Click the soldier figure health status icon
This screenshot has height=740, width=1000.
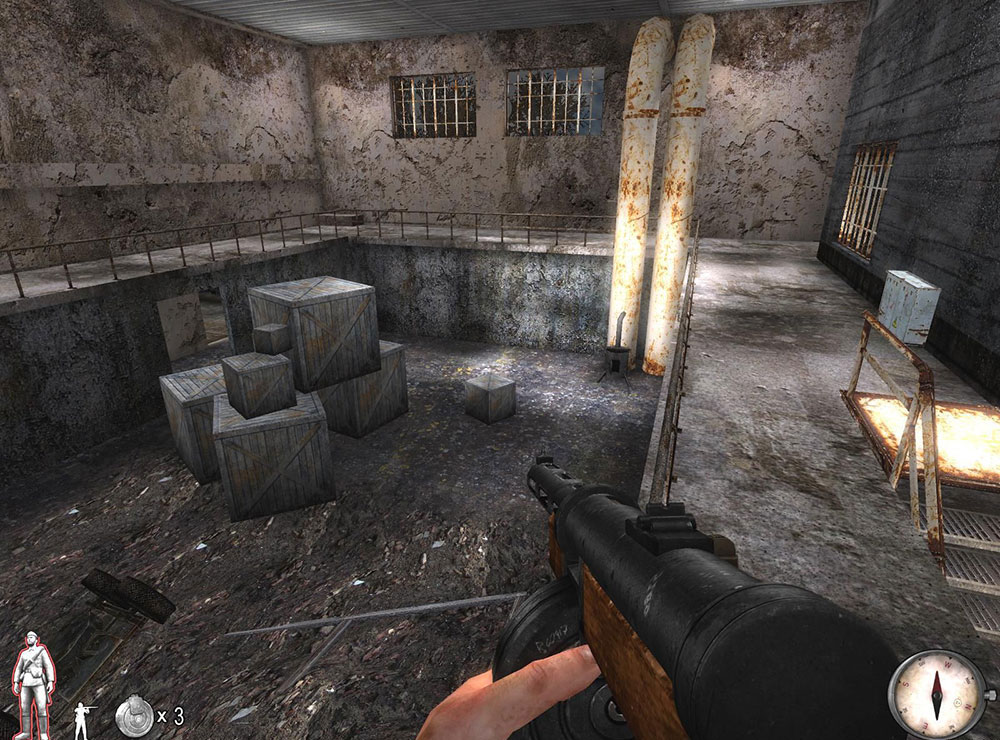(x=31, y=684)
